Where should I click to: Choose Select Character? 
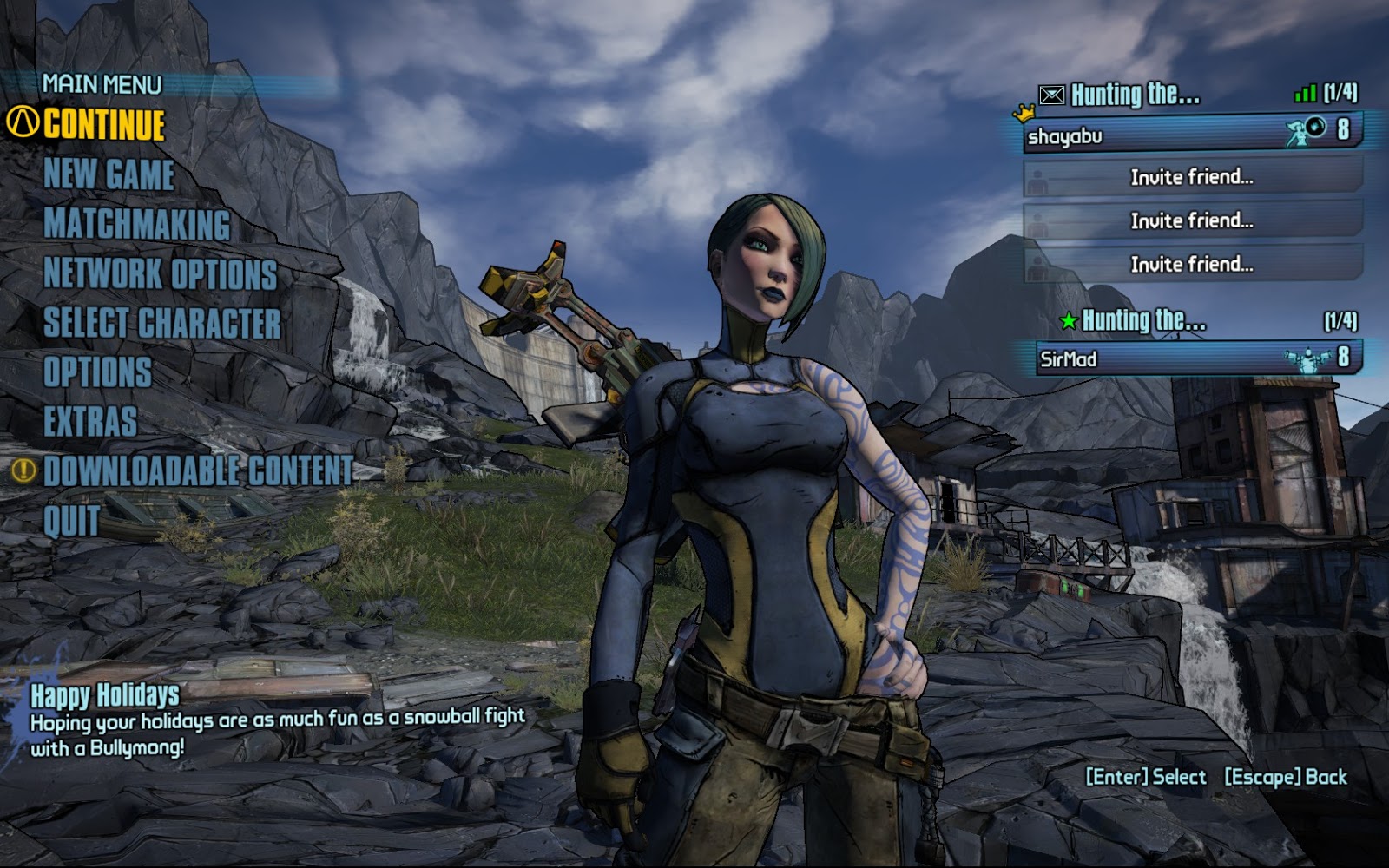tap(162, 323)
